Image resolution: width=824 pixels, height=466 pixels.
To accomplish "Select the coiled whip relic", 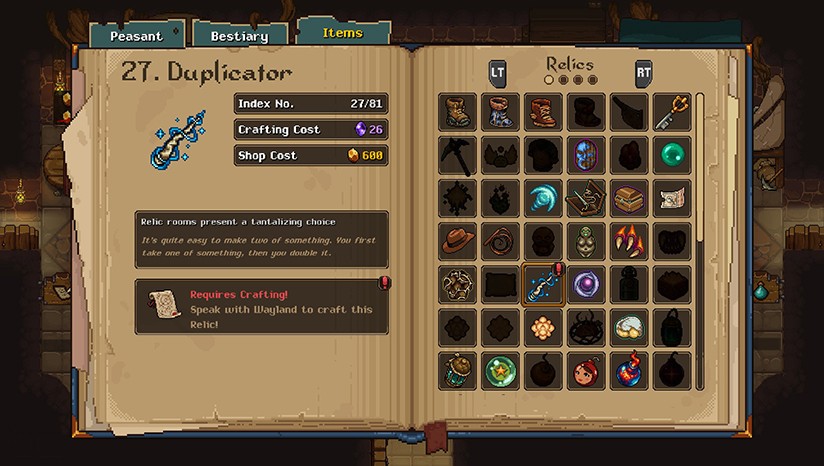I will point(500,242).
